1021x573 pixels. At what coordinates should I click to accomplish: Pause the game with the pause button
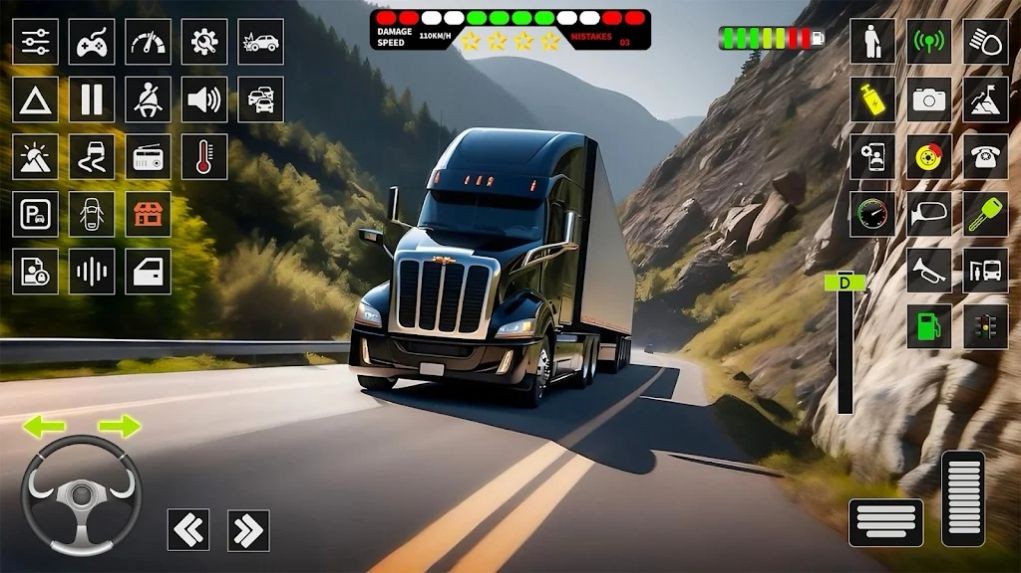pyautogui.click(x=91, y=99)
